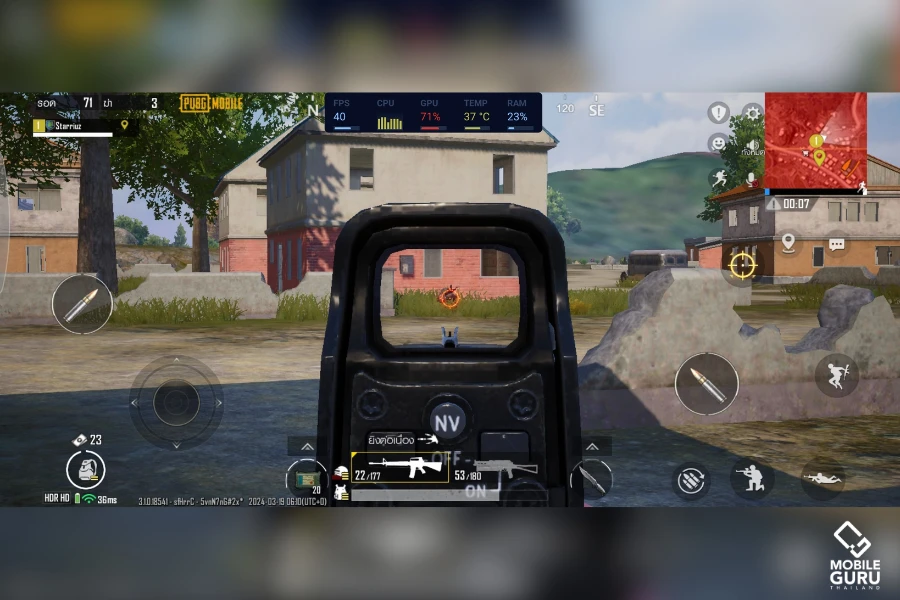Select the M16A4 rifle weapon slot
900x600 pixels.
point(400,468)
